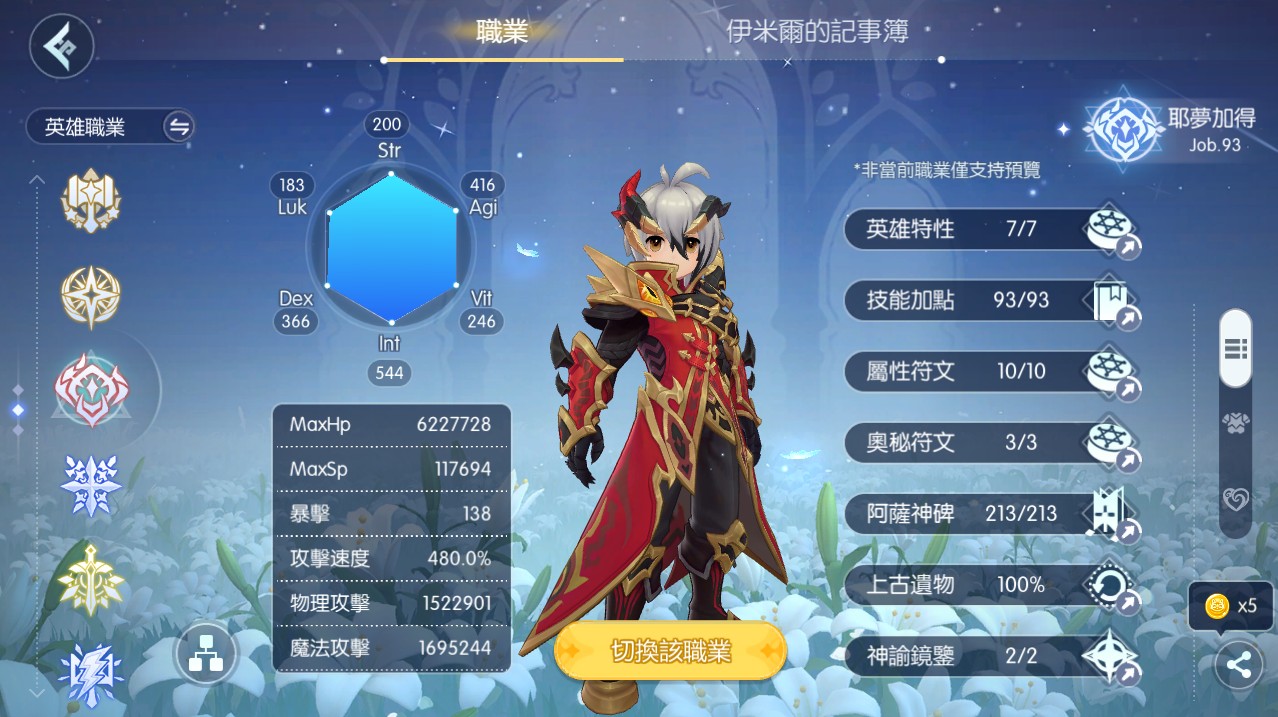Open the gold coin x5 item
Screen dimensions: 1278x717
point(1230,606)
